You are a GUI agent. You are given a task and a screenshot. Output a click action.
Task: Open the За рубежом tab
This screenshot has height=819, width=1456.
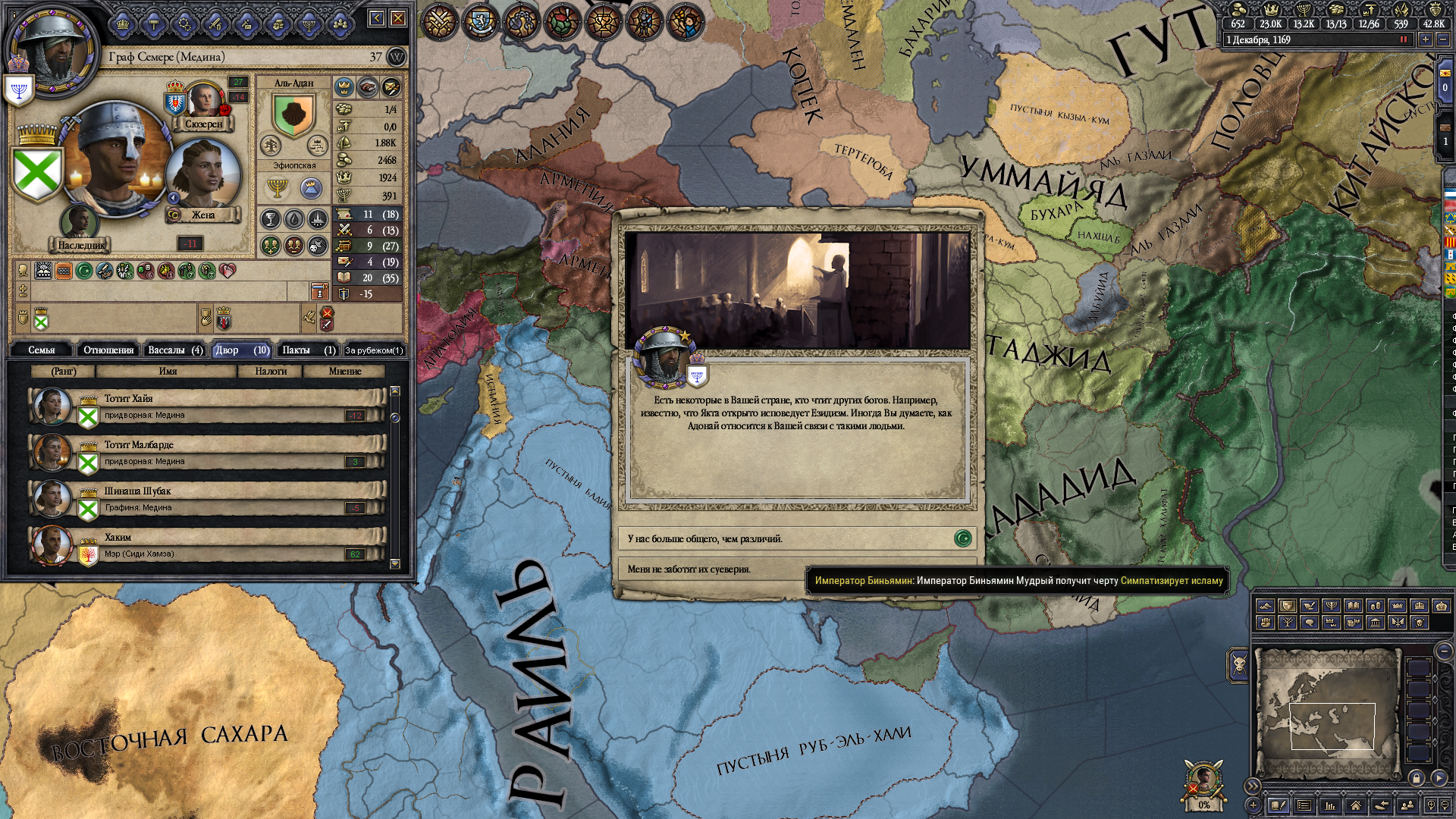pos(374,350)
